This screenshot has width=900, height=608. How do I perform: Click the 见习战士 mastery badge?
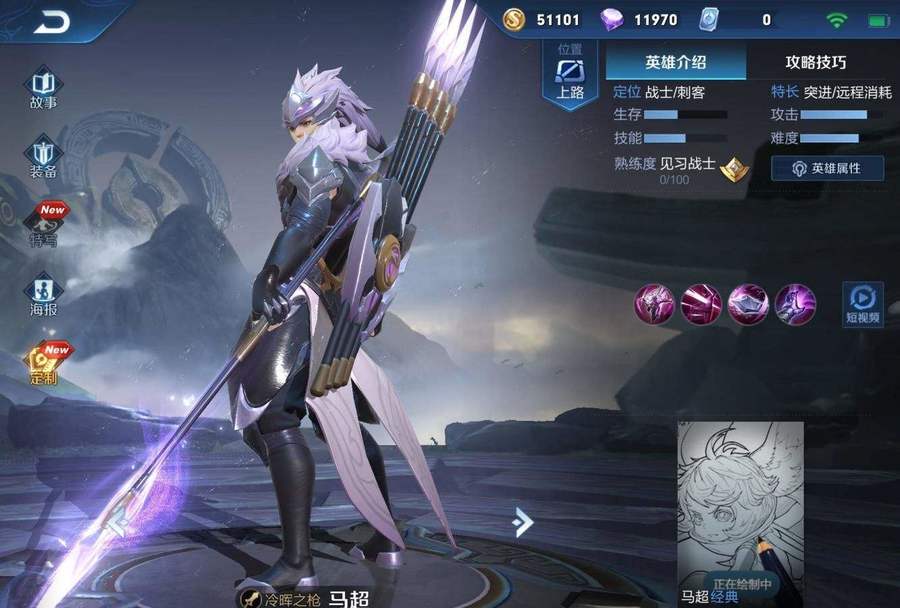pos(735,167)
